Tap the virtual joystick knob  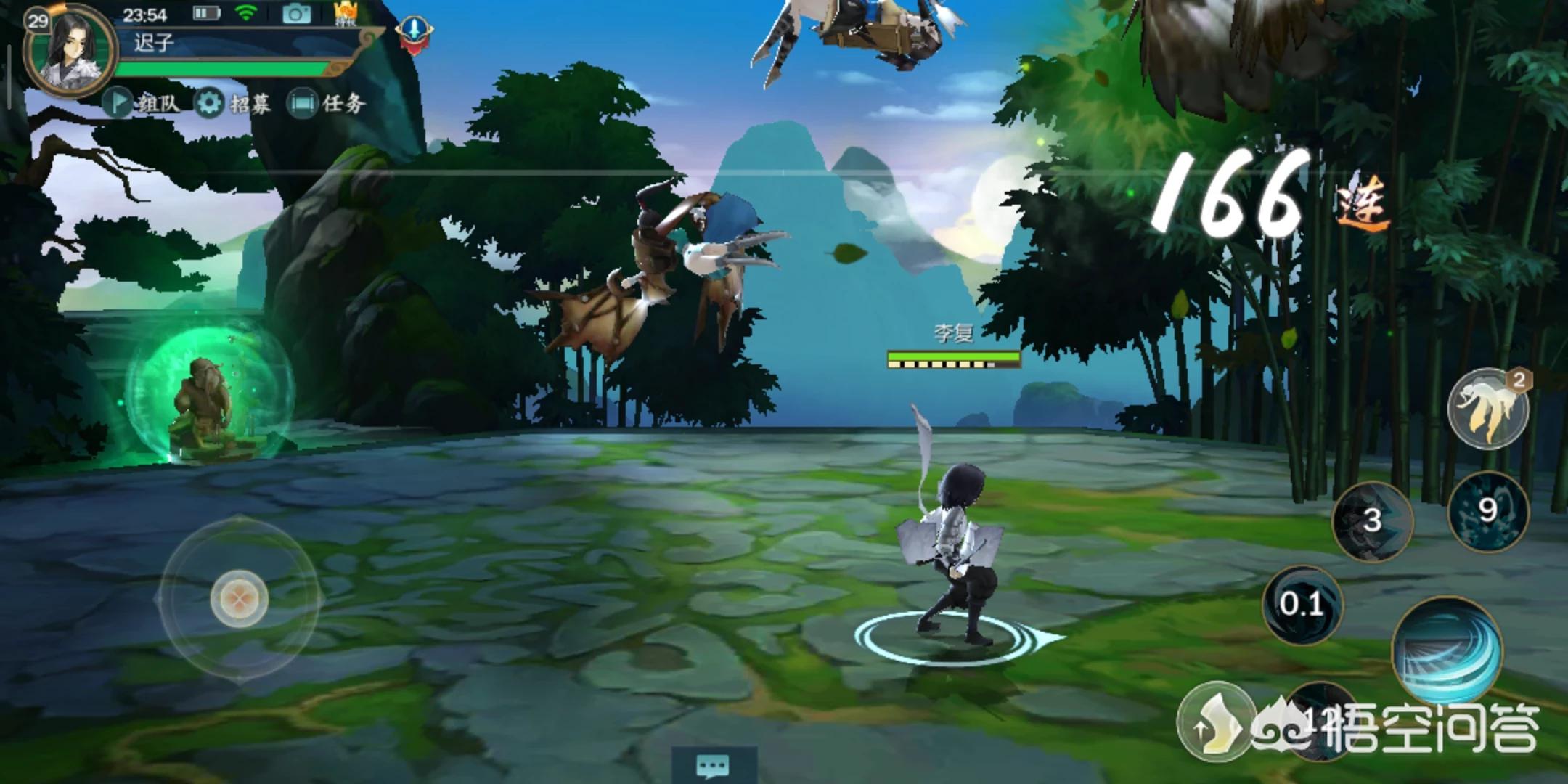tap(240, 598)
